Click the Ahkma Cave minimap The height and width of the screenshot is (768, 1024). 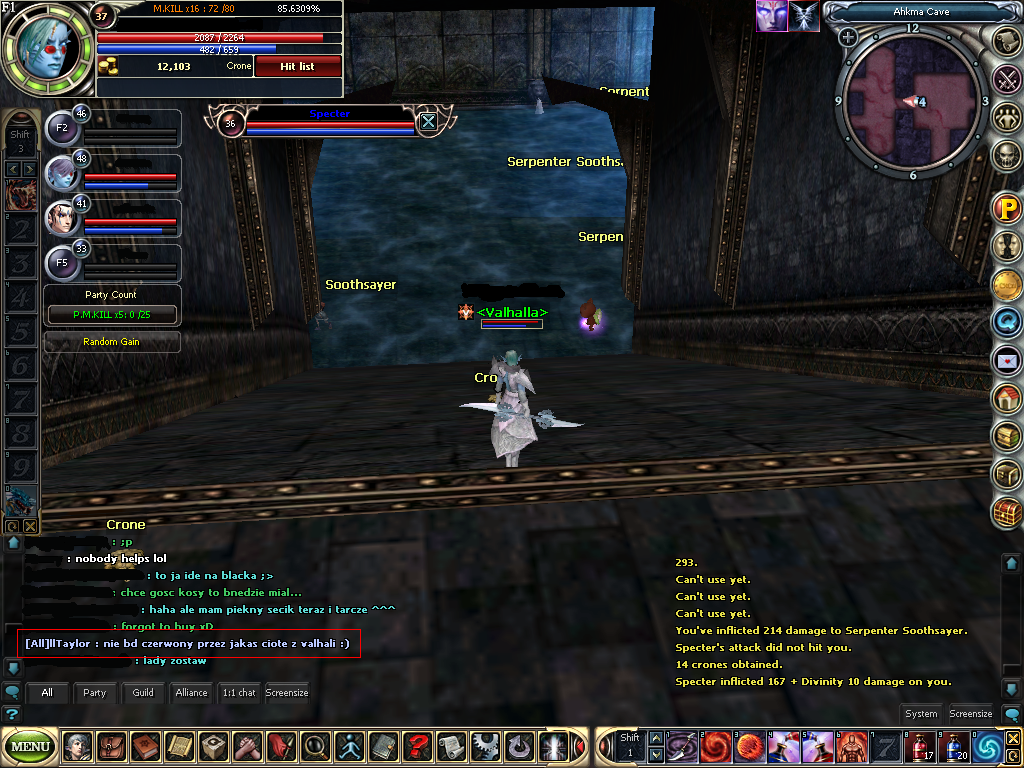[x=911, y=102]
